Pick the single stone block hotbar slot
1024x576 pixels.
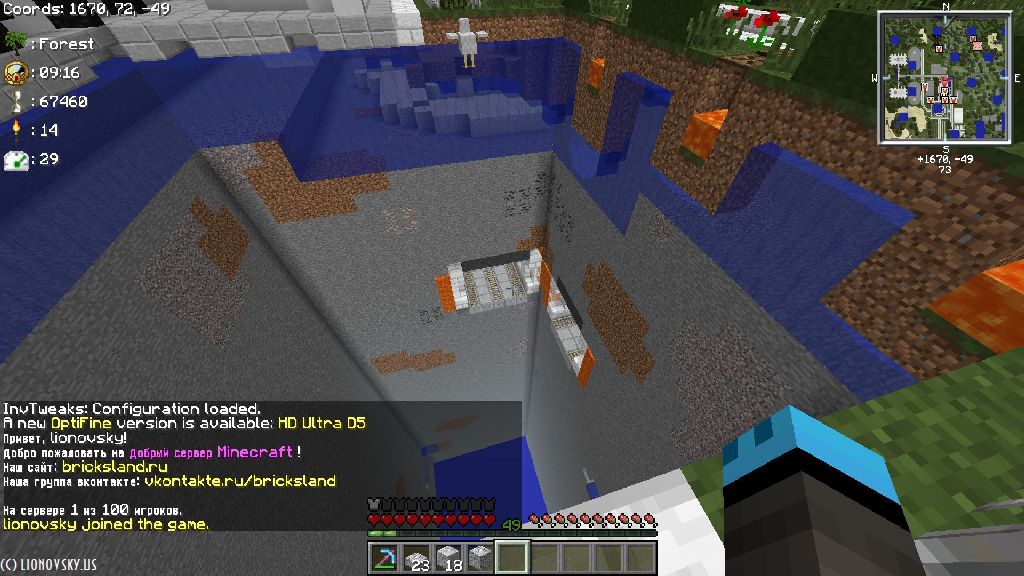coord(480,558)
